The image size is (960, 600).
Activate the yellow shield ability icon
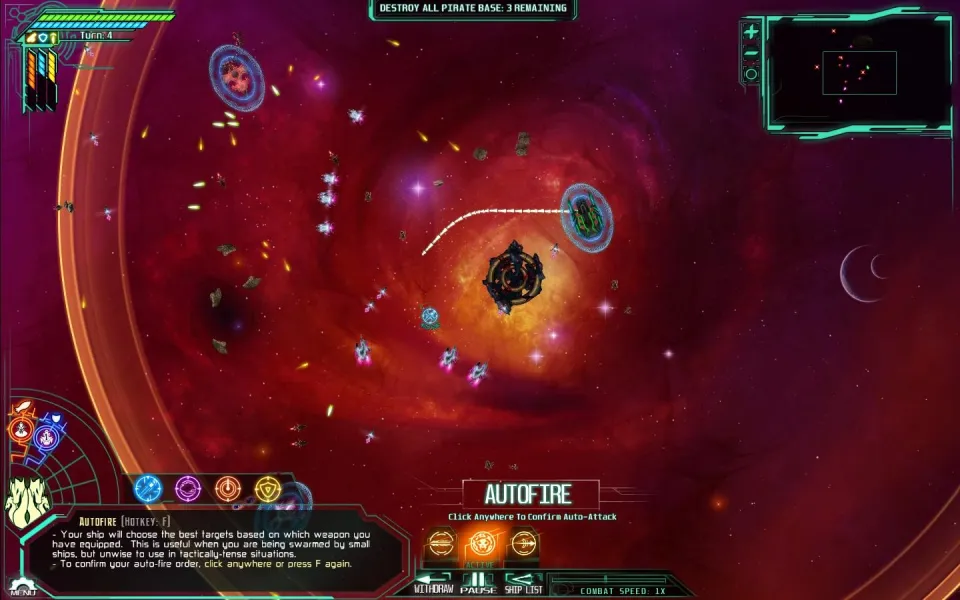click(x=267, y=489)
